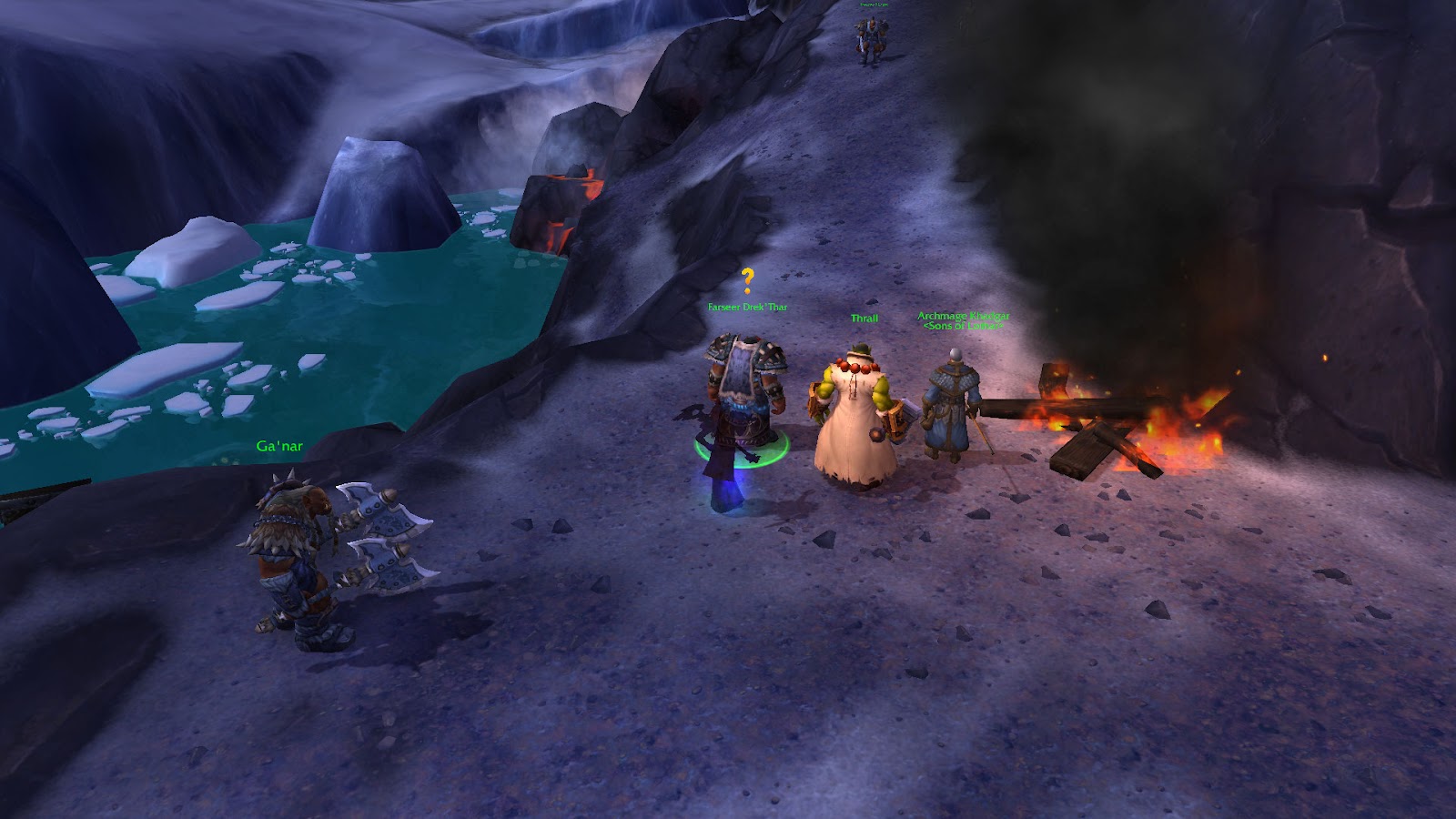The height and width of the screenshot is (819, 1456).
Task: Click the yellow quest turn-in question mark
Action: pos(747,280)
